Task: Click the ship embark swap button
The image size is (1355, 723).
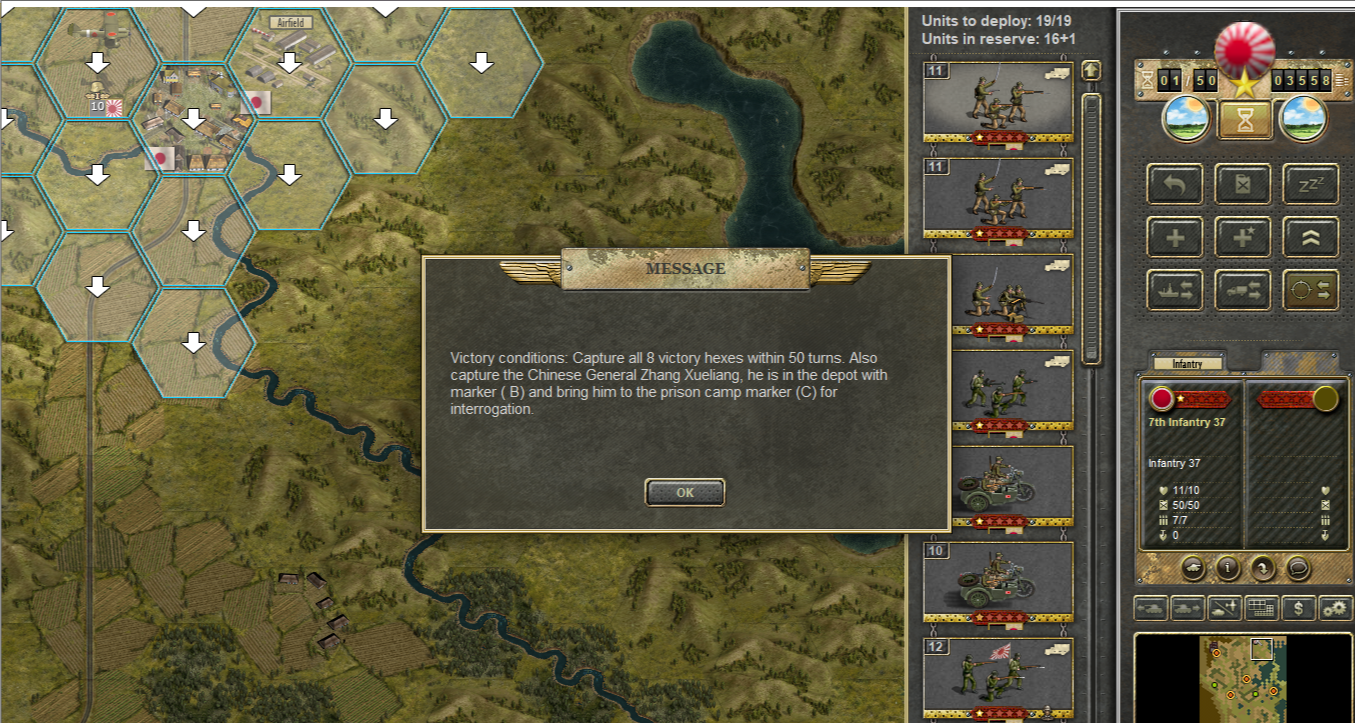Action: coord(1175,290)
